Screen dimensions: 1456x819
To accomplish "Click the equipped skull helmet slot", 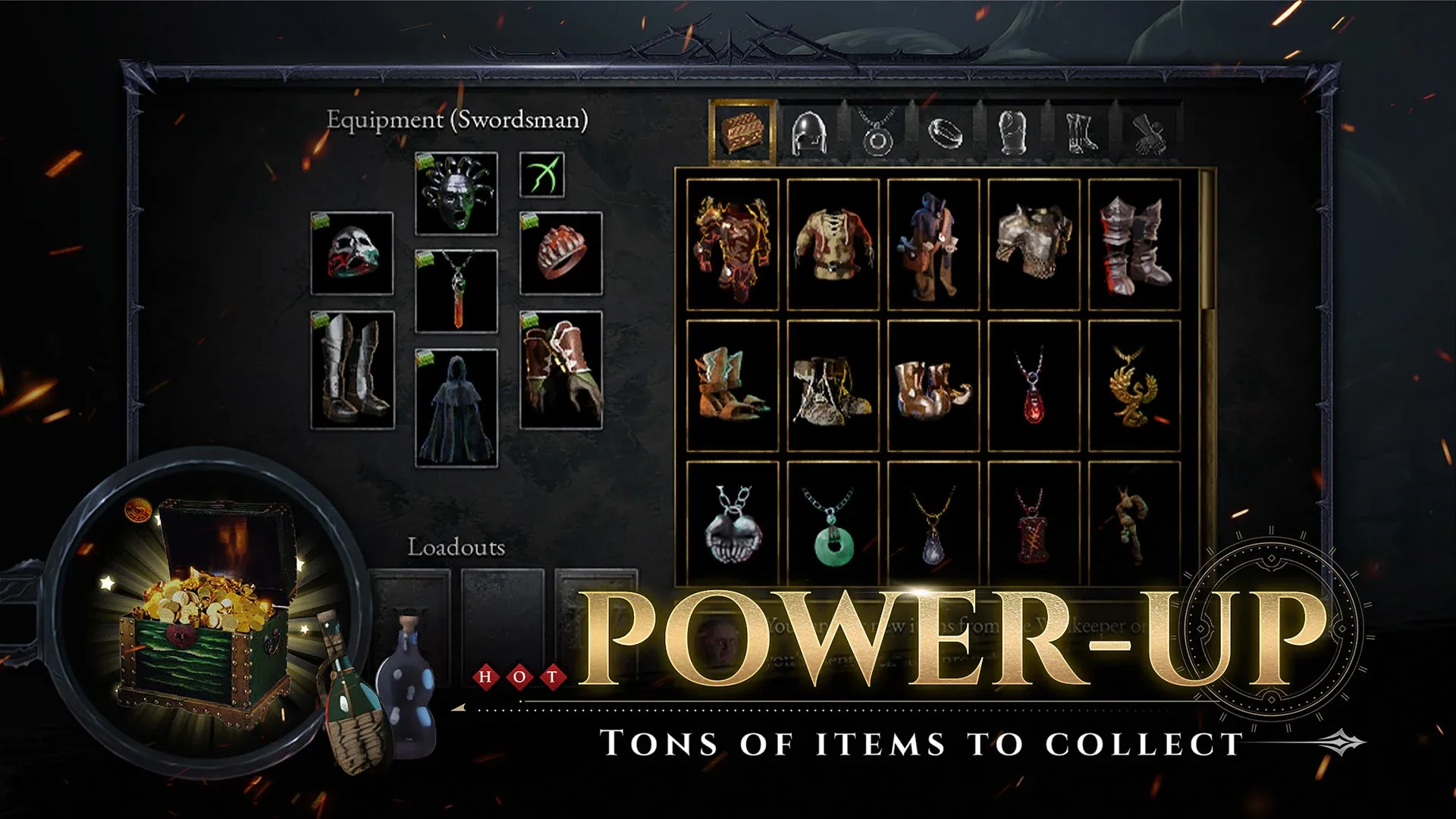I will 352,253.
